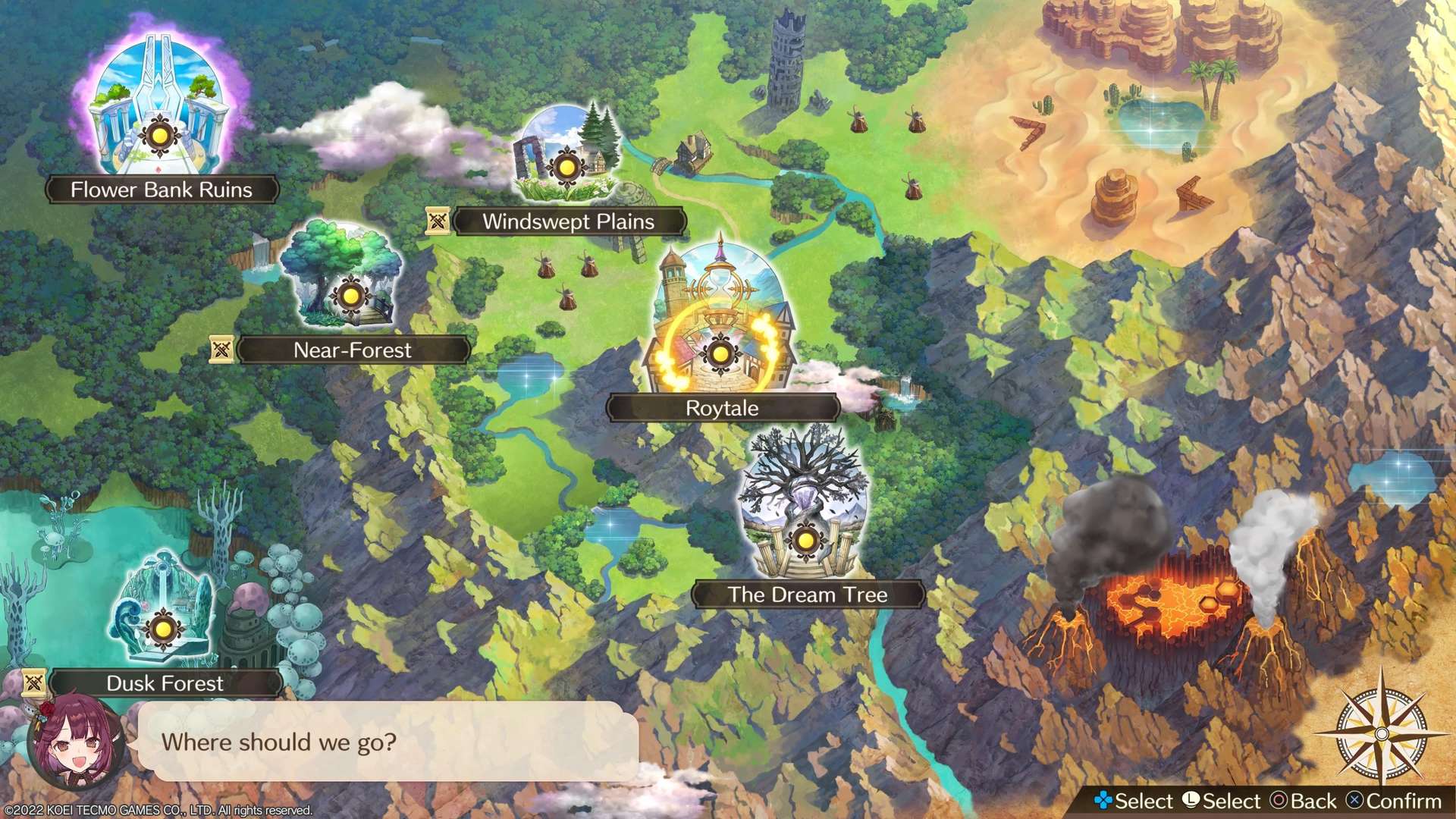Click the scroll icon beside Dusk Forest
This screenshot has height=819, width=1456.
[34, 682]
